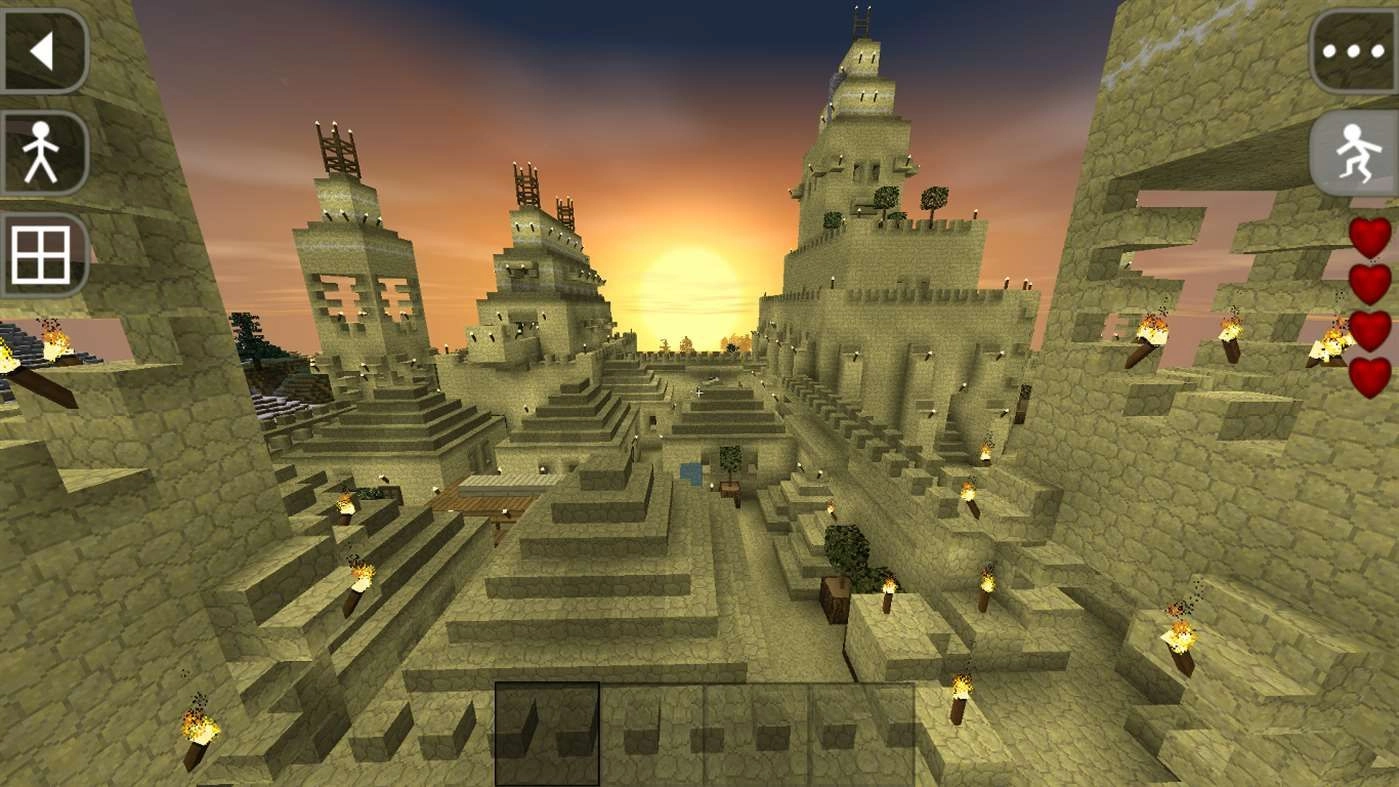Tap the small tree on the castle terrace

(x=932, y=198)
